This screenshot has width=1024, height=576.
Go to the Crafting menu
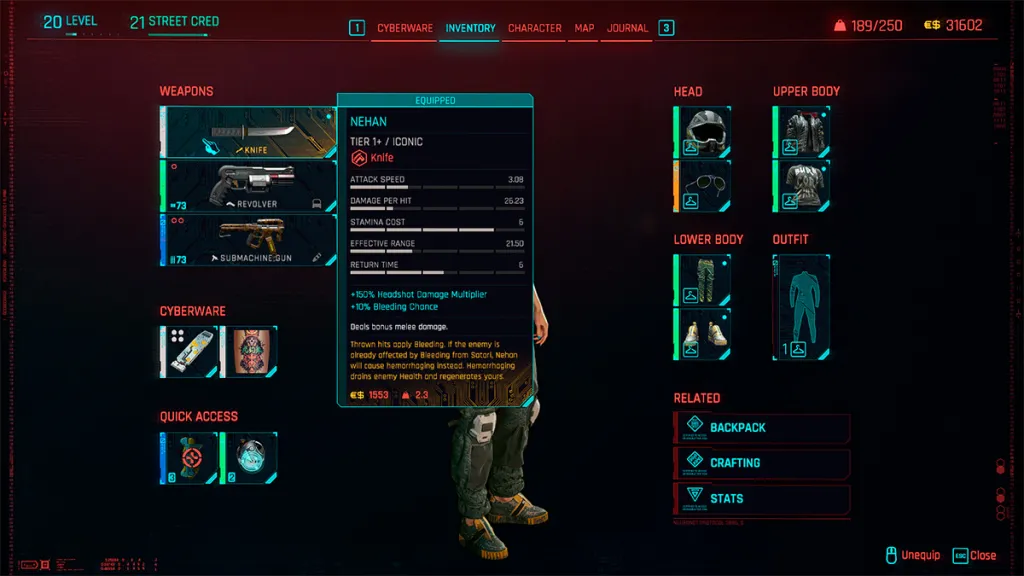[763, 463]
